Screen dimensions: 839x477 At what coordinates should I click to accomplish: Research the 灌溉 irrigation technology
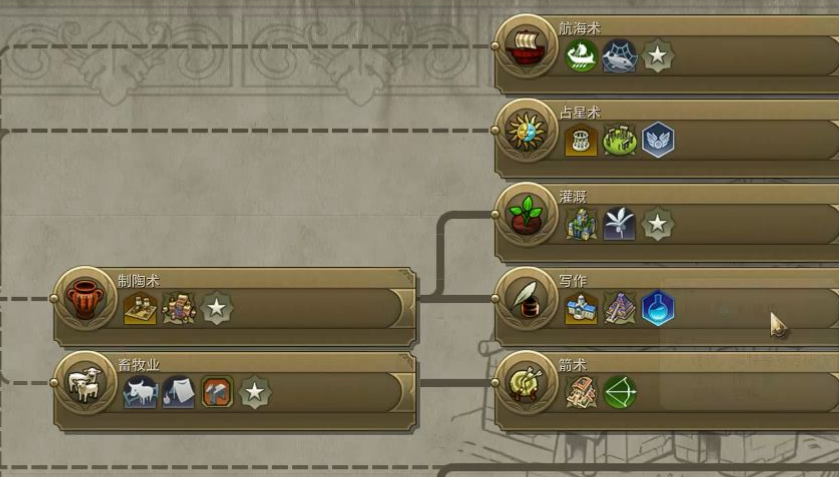(x=524, y=214)
